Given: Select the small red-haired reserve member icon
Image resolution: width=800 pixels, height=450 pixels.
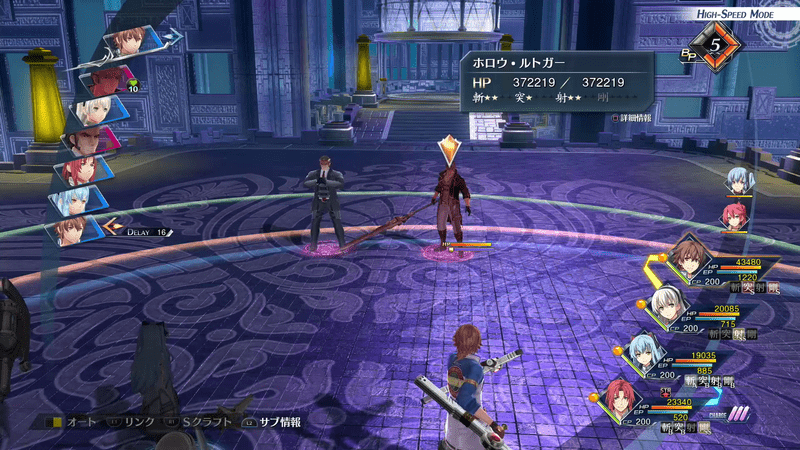Looking at the screenshot, I should tap(737, 214).
